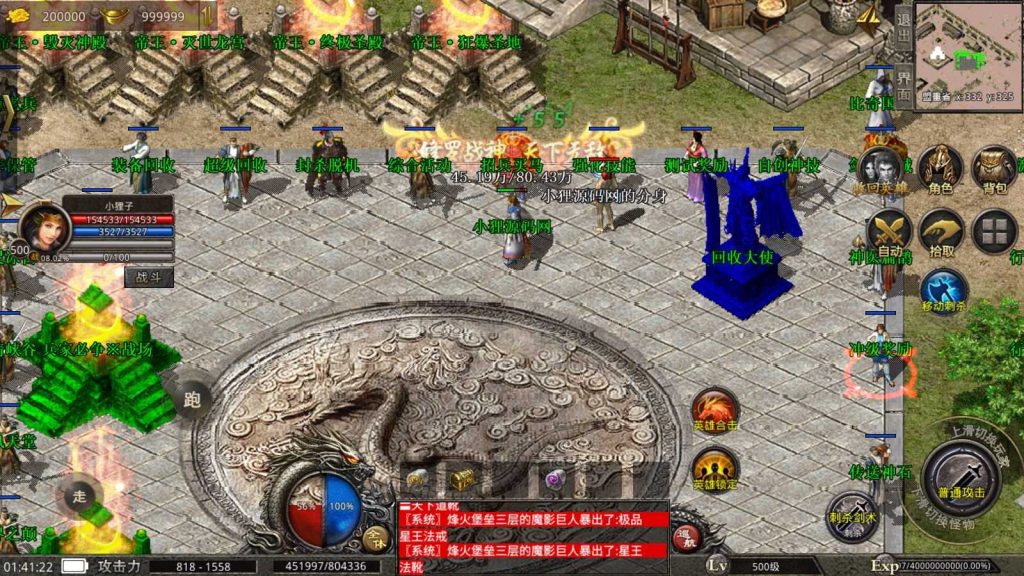Image resolution: width=1024 pixels, height=576 pixels.
Task: Use the golden treasure chest quick slot
Action: pyautogui.click(x=461, y=480)
